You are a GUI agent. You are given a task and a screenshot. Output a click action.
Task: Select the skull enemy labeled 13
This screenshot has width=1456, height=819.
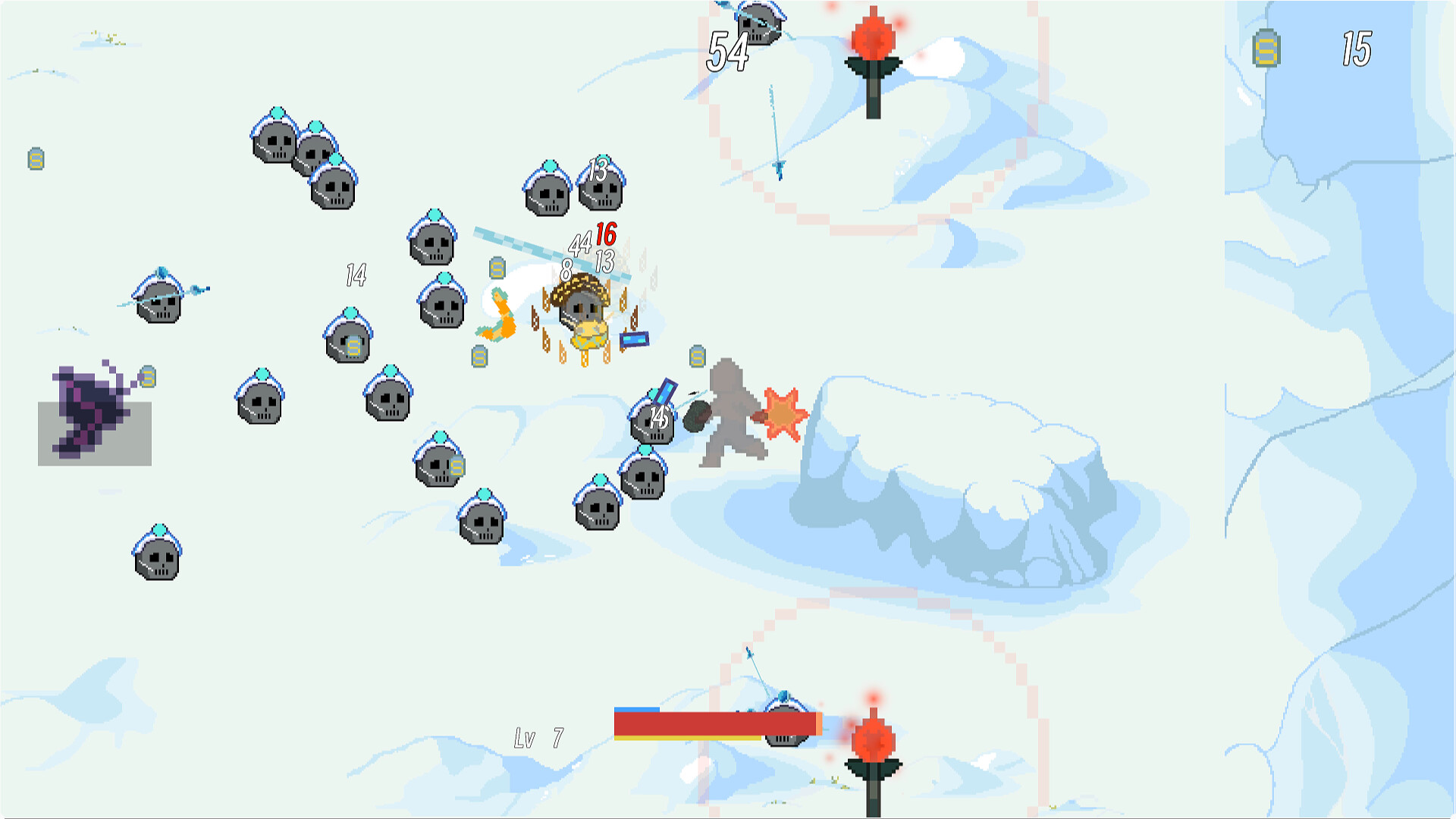[x=599, y=193]
